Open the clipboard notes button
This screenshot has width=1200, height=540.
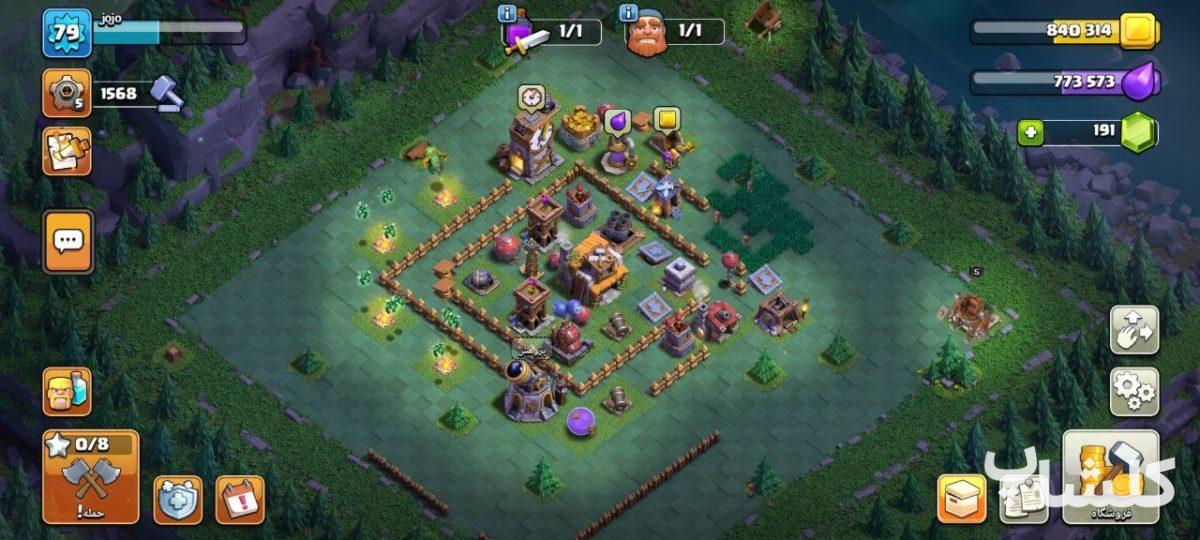[x=1023, y=498]
